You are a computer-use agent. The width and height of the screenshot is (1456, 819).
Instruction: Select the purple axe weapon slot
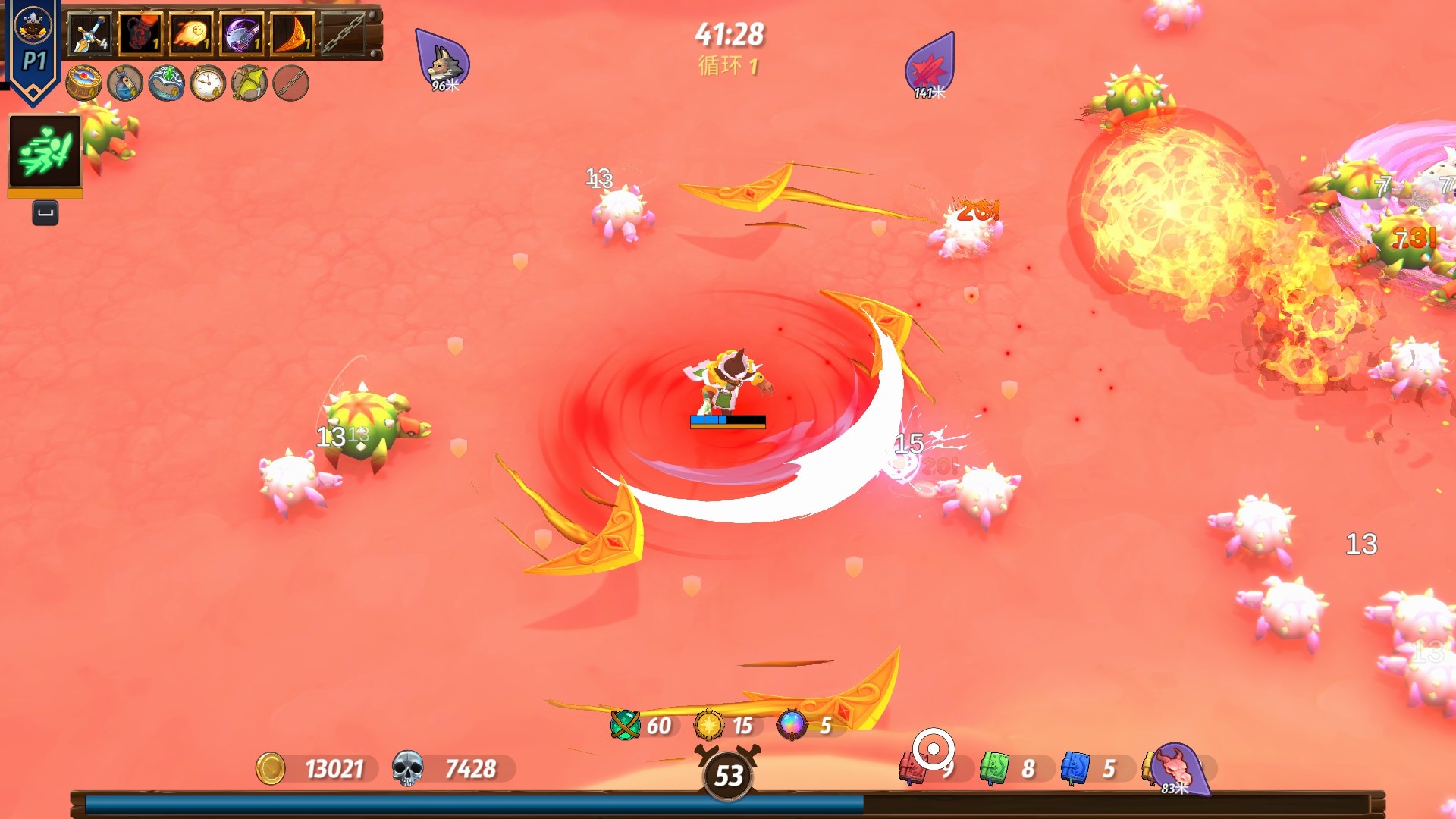(x=242, y=34)
